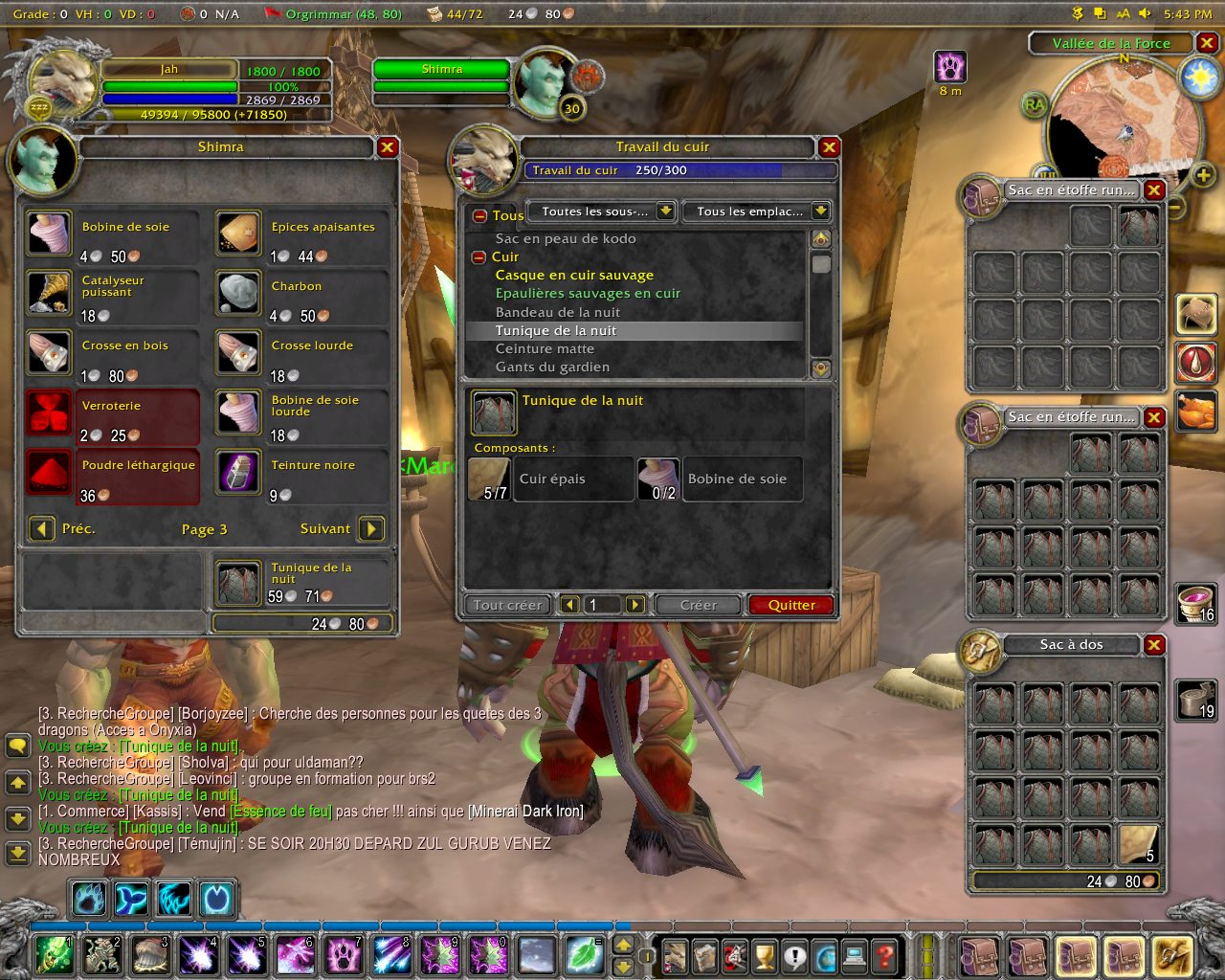This screenshot has width=1225, height=980.
Task: Click the Quitter button
Action: point(791,605)
